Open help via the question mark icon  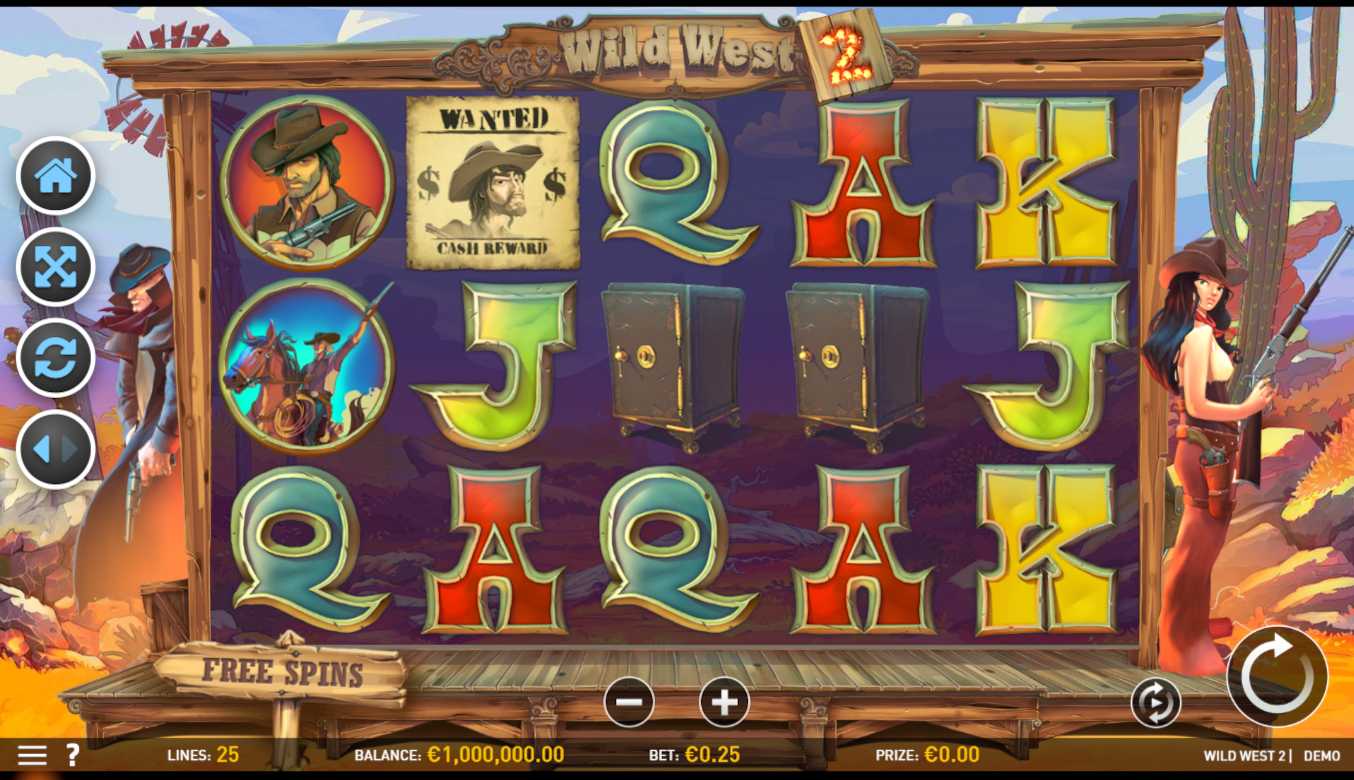point(72,755)
